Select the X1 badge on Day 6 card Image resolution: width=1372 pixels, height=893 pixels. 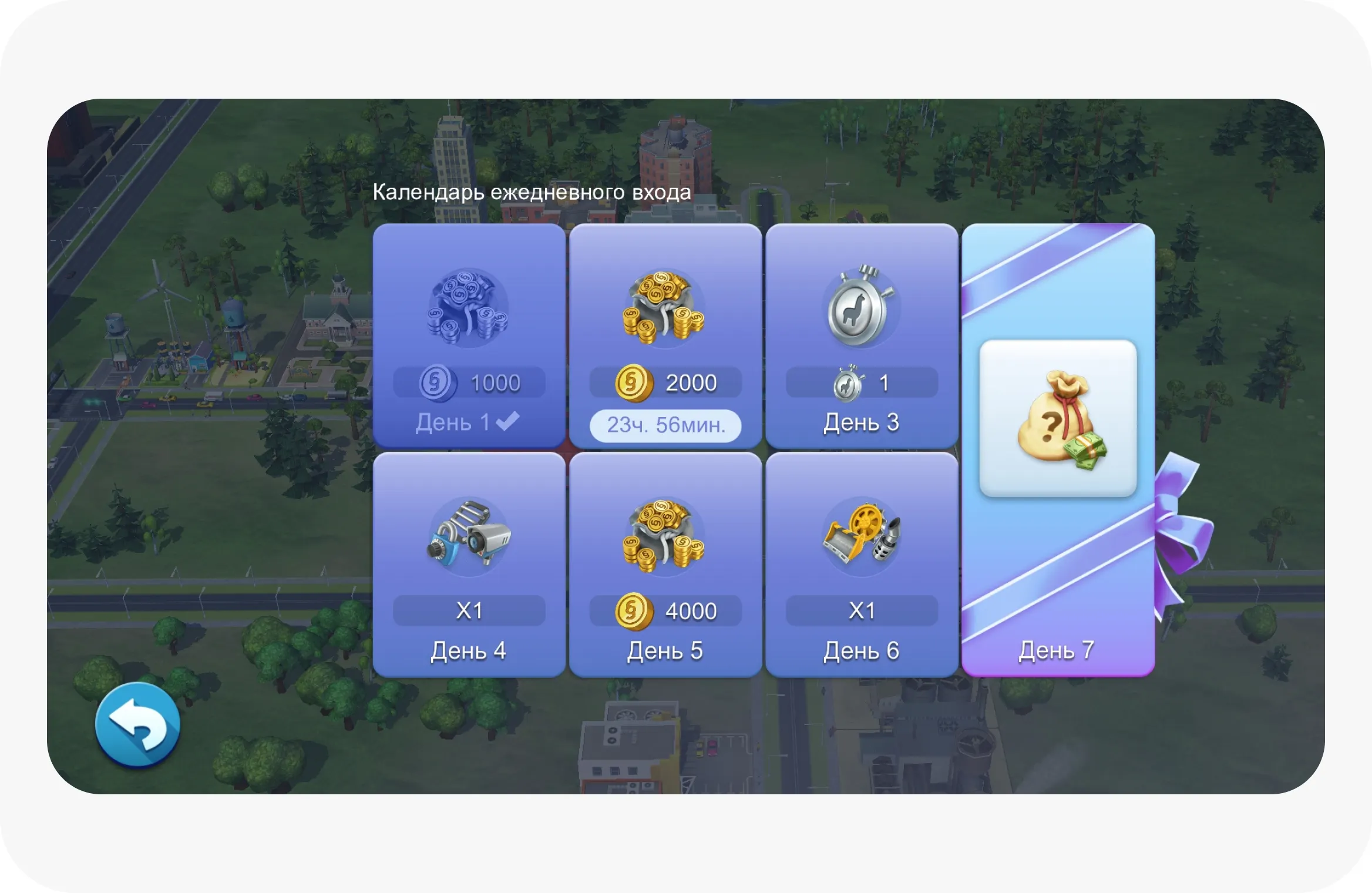[862, 611]
